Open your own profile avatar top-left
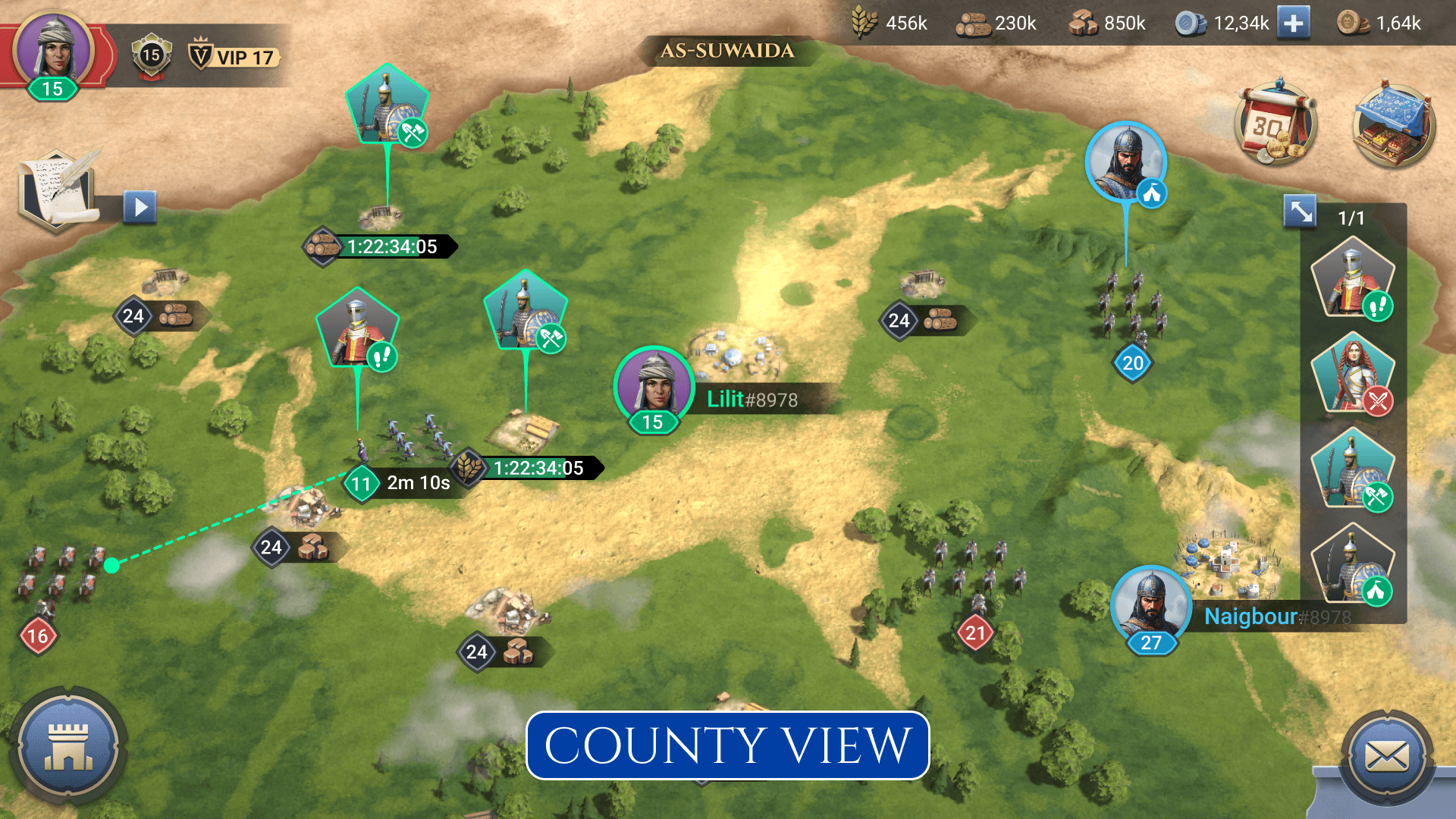The image size is (1456, 819). point(53,53)
